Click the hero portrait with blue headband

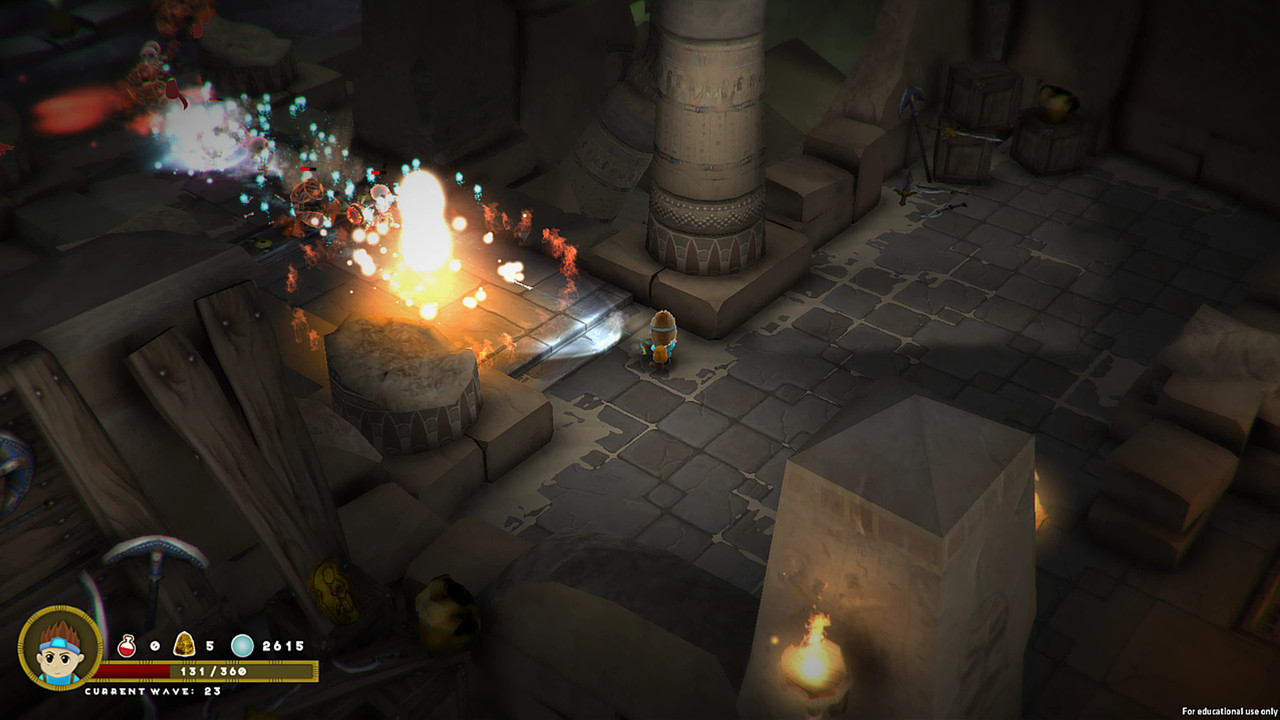click(60, 647)
